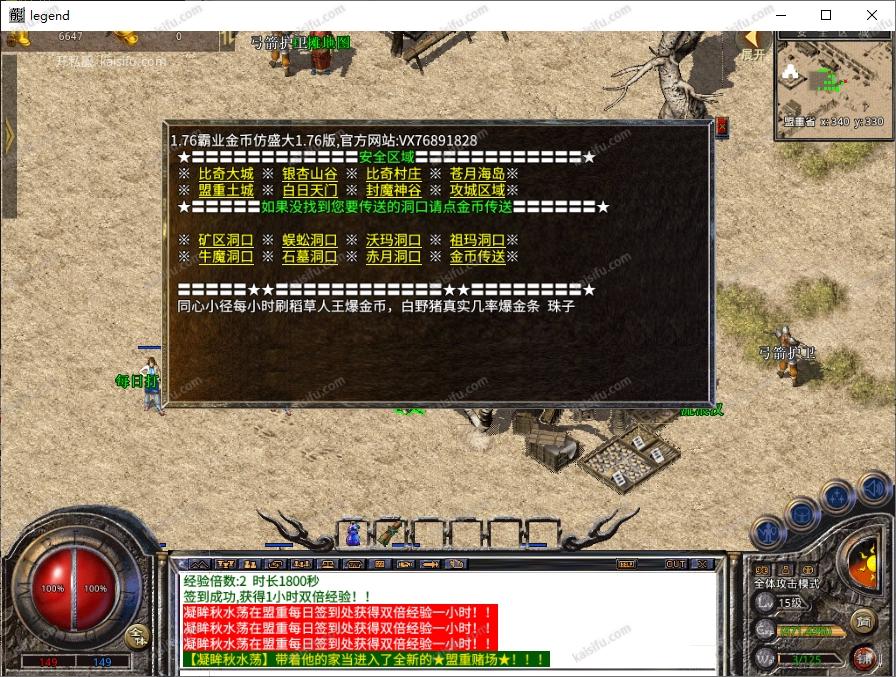Open the 金币传送 gold teleport option
This screenshot has height=677, width=896.
[477, 257]
